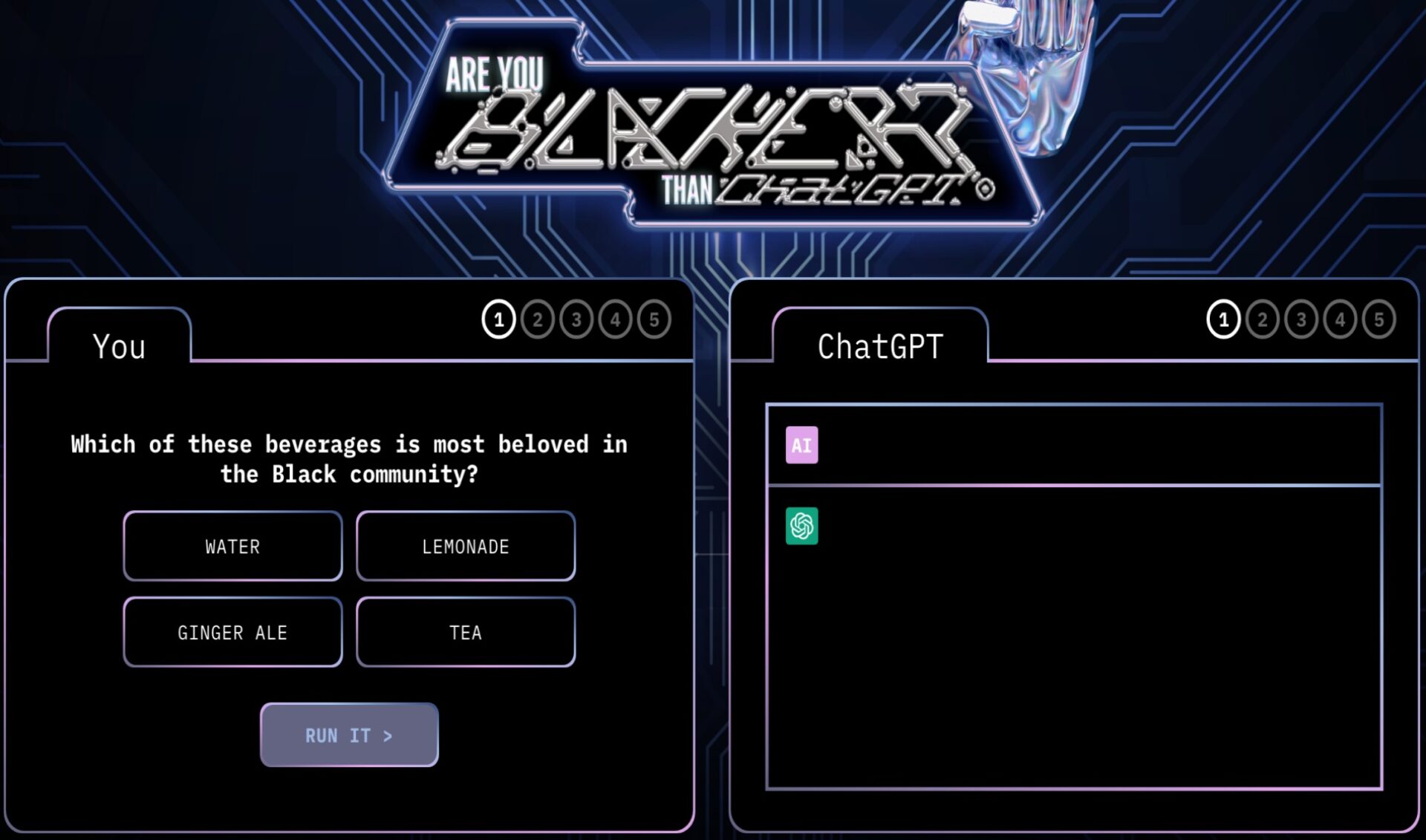This screenshot has width=1426, height=840.
Task: Click the question text about beloved beverages
Action: pyautogui.click(x=349, y=458)
